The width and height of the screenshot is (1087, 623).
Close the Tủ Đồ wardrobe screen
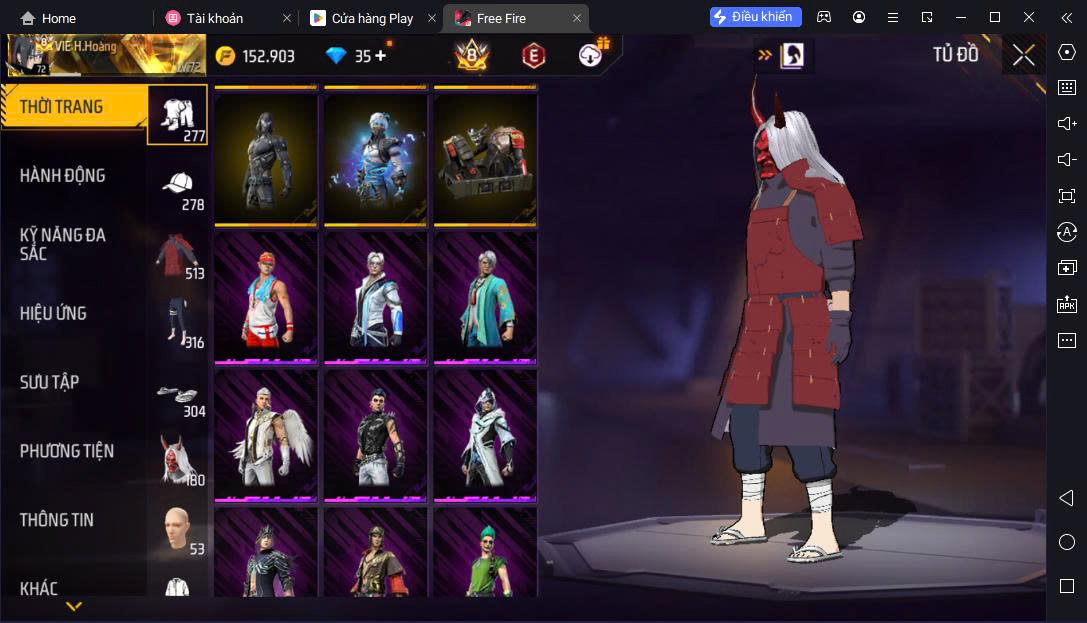(x=1023, y=55)
